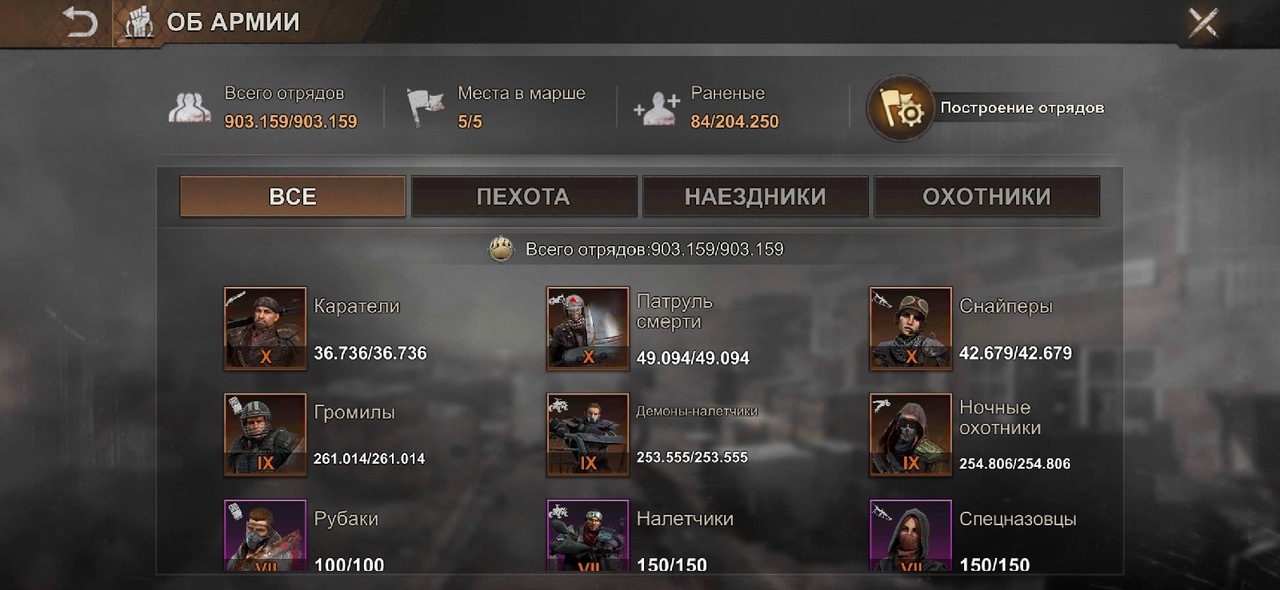Select the ПЕХОТА tab
1280x590 pixels.
pos(524,196)
